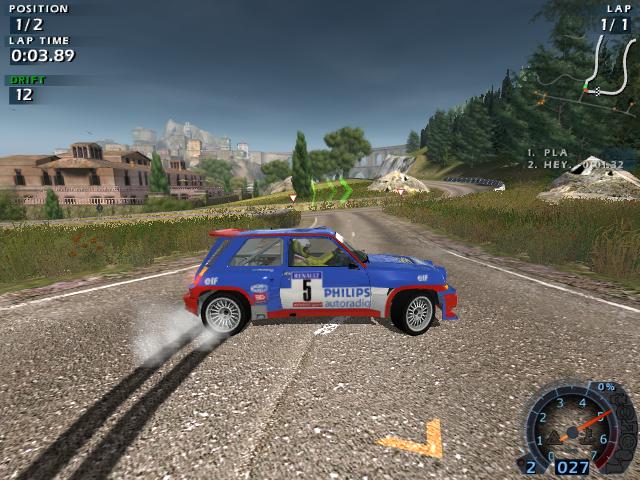Select the first-place PLA standings row
640x480 pixels.
[550, 153]
